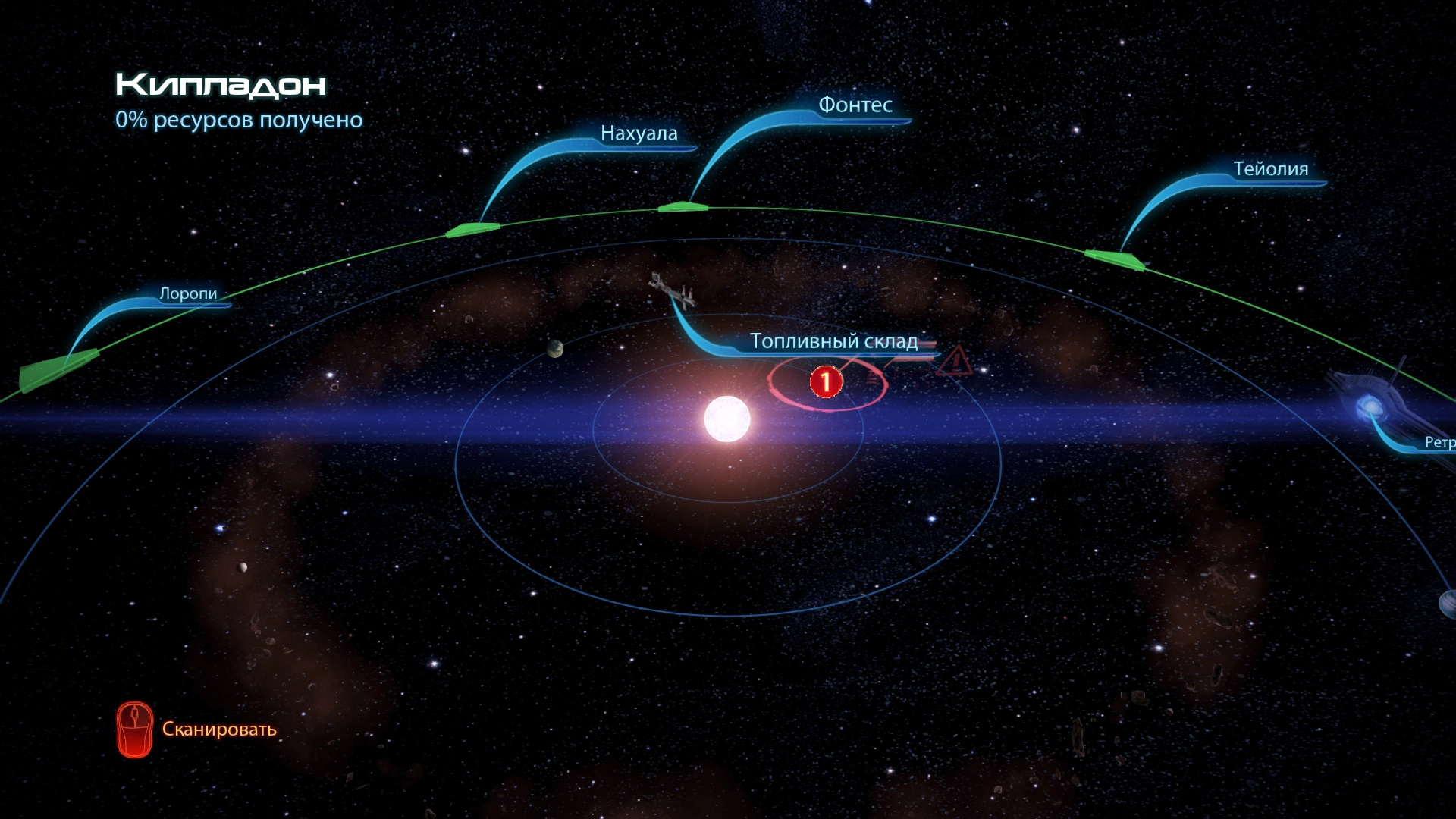Choose the Нахуала planet marker
The image size is (1456, 819).
coord(473,229)
